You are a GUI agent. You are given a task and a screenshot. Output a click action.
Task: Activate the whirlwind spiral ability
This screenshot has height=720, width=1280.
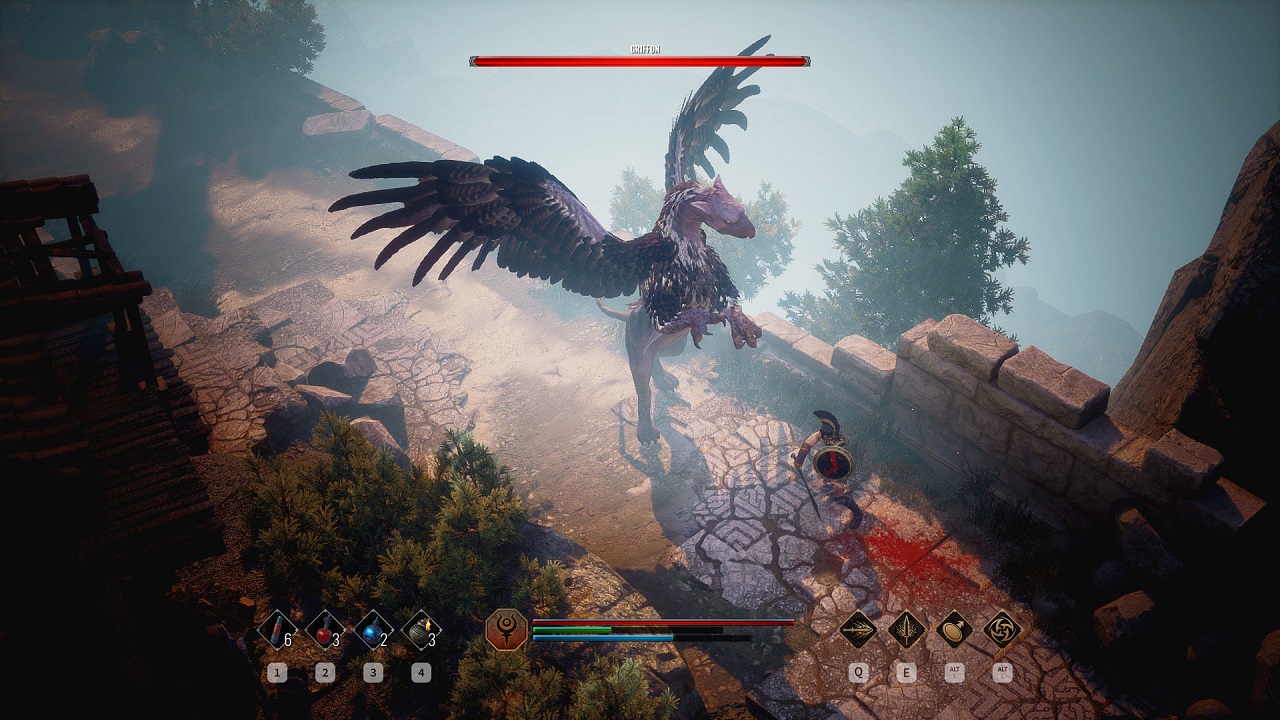tap(1002, 630)
